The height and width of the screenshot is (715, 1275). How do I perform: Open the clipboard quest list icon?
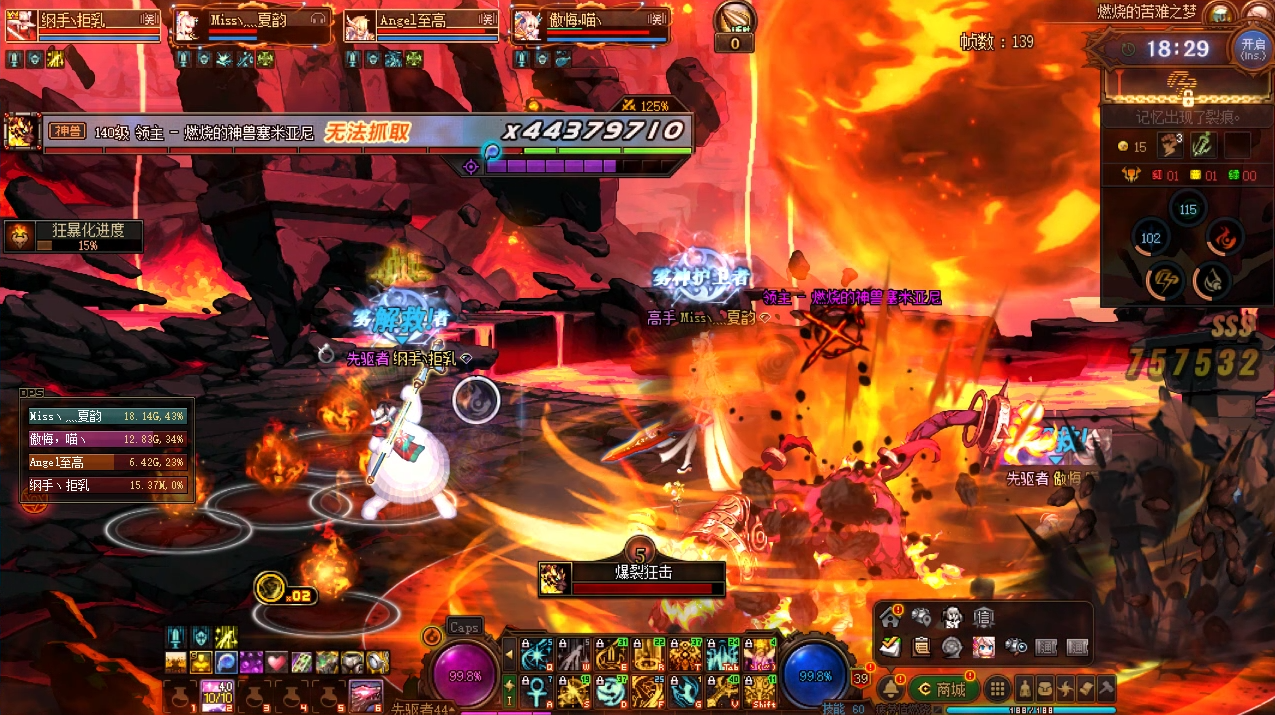922,646
